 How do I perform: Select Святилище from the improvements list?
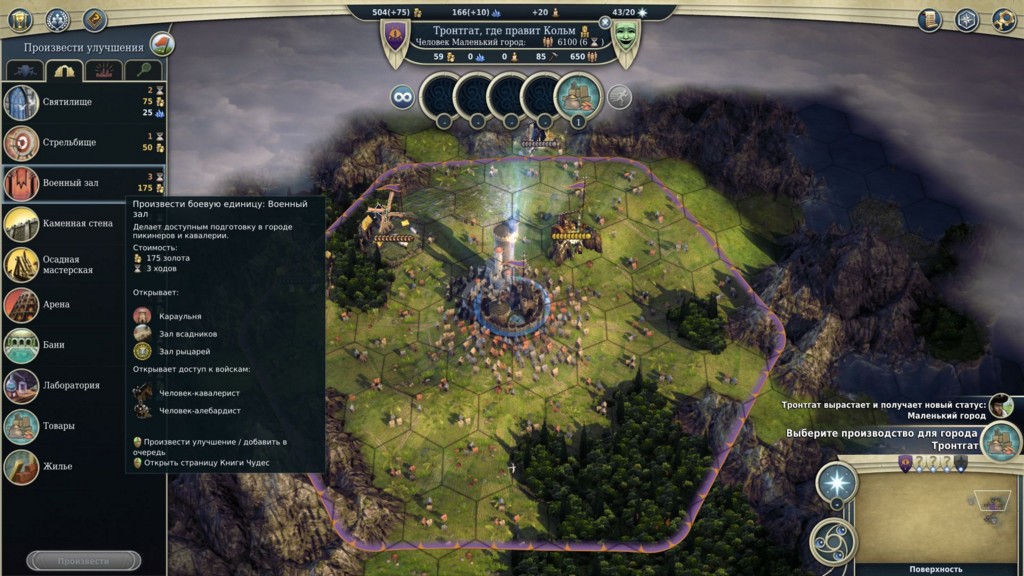pos(70,102)
